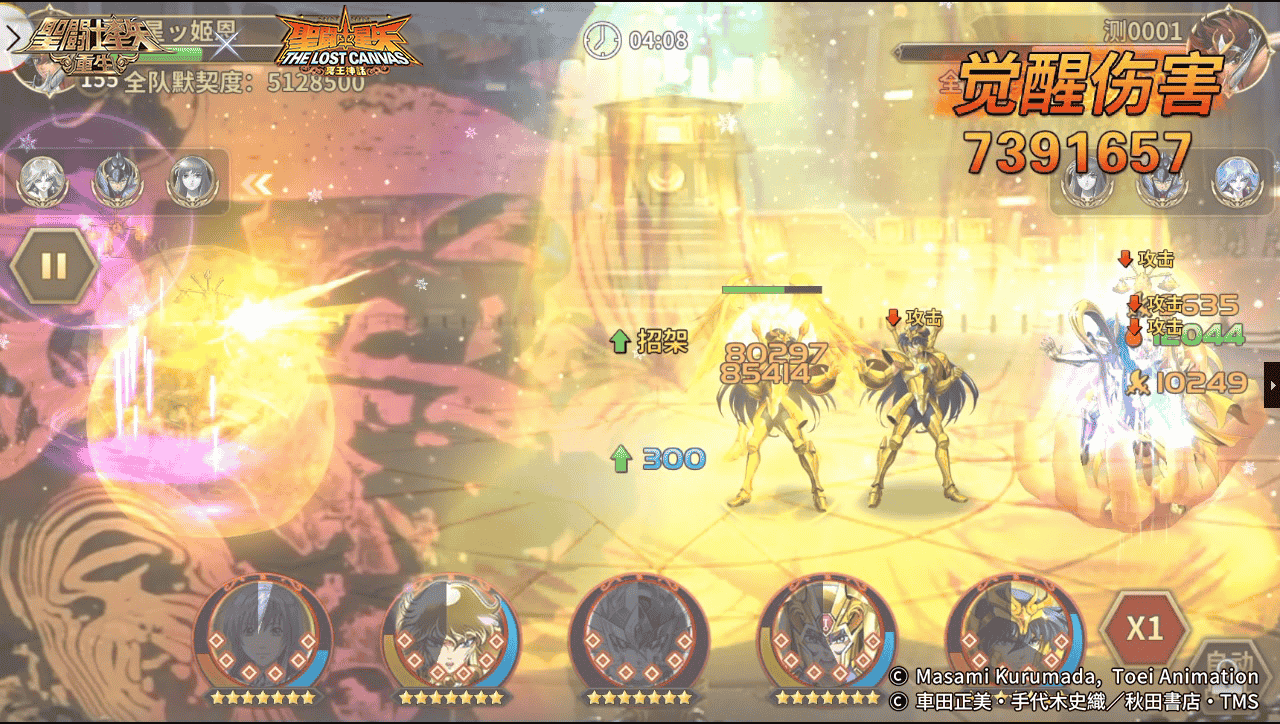The height and width of the screenshot is (724, 1280).
Task: Use the golden-helmeted saint's skill portrait
Action: pos(826,633)
